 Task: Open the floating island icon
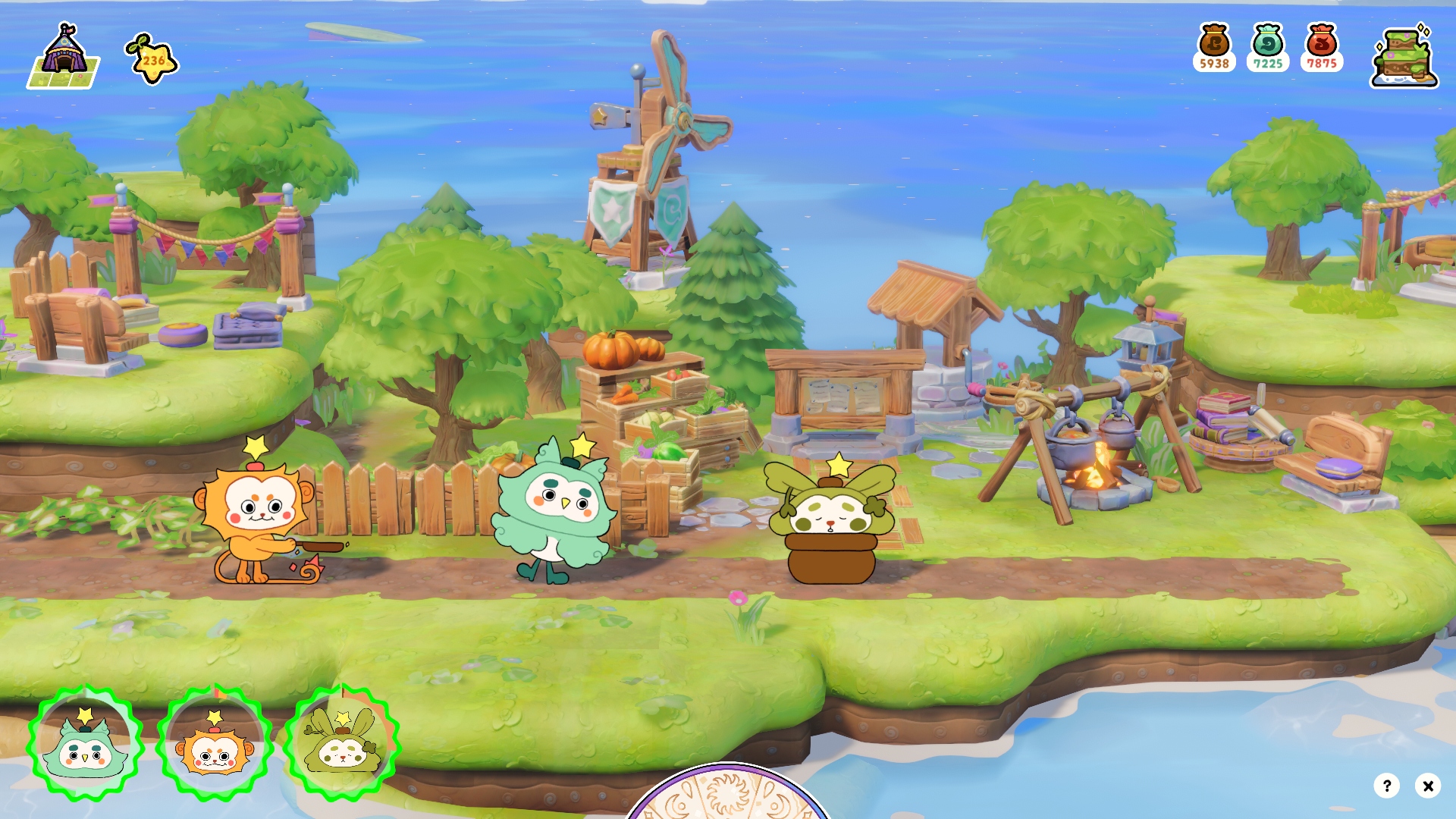coord(1404,56)
